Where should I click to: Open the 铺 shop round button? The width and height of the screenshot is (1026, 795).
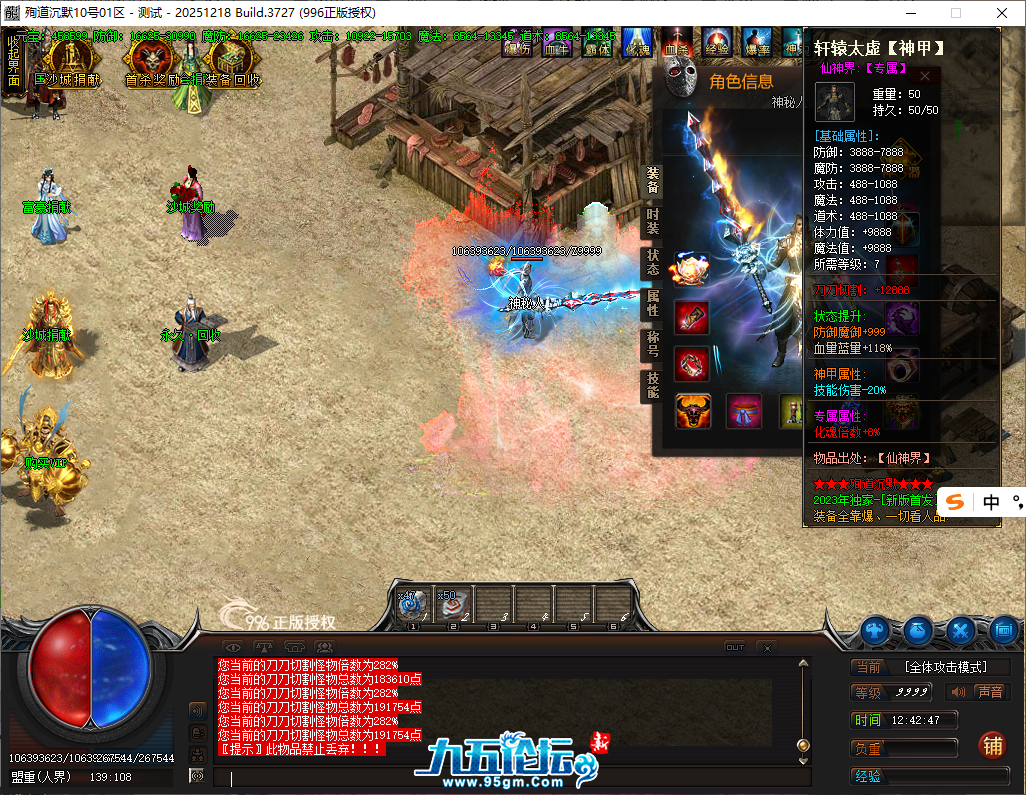click(x=992, y=745)
